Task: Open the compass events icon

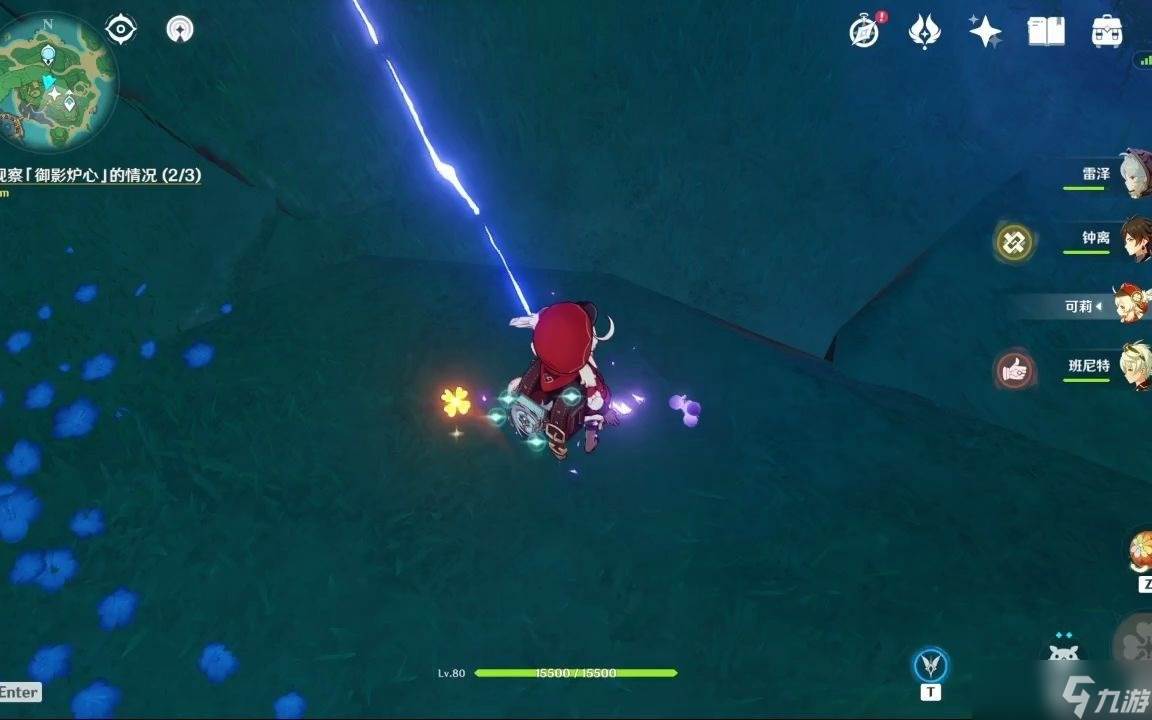Action: [865, 32]
